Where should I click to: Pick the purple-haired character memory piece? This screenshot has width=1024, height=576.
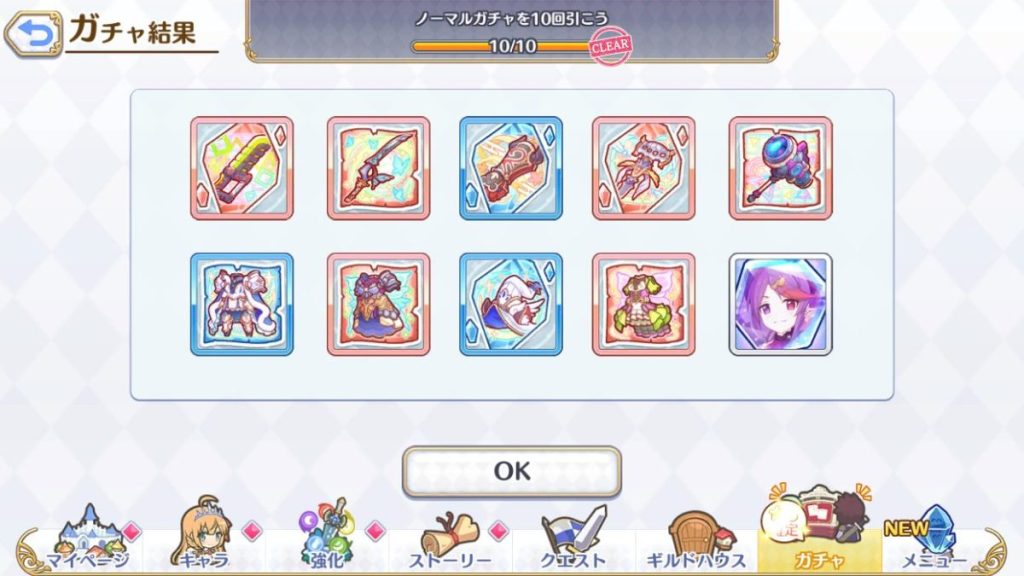pos(780,304)
